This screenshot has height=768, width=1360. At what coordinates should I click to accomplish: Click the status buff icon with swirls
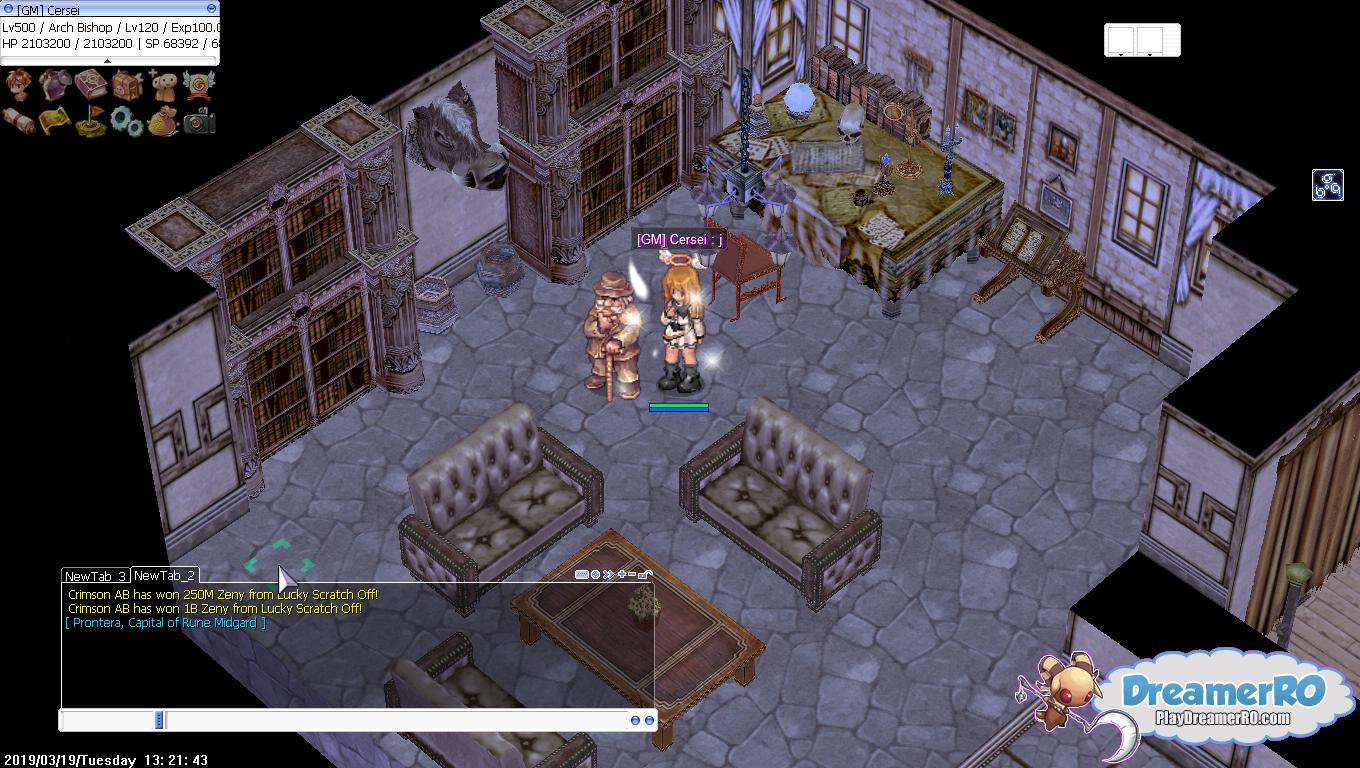point(1327,185)
